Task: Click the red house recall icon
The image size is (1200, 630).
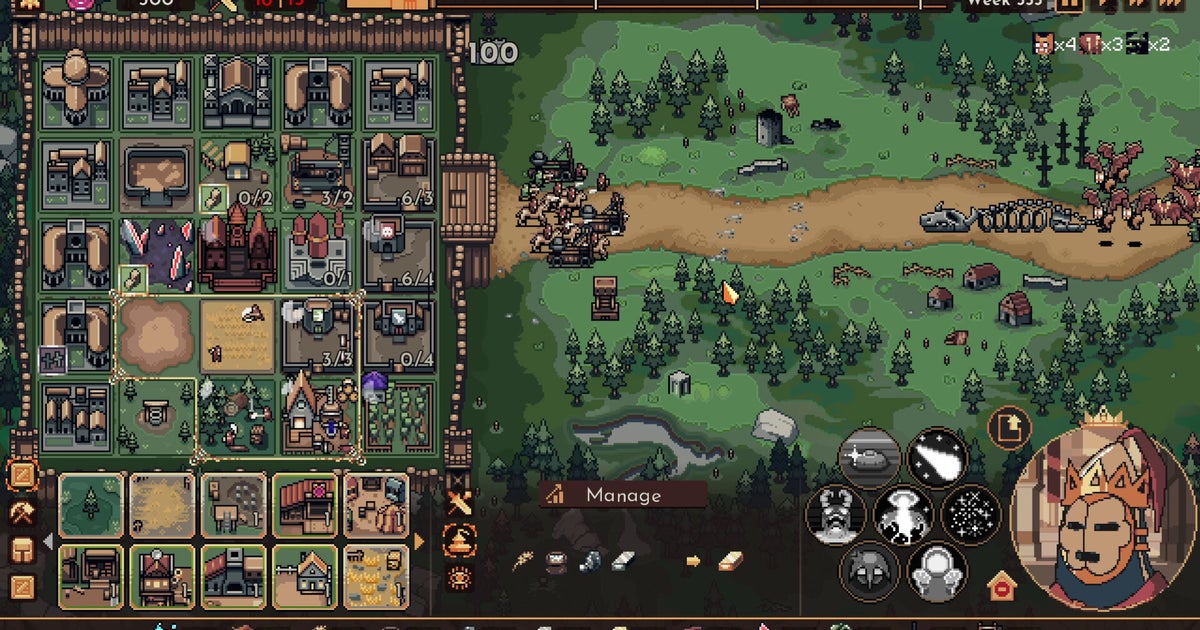Action: point(1001,587)
